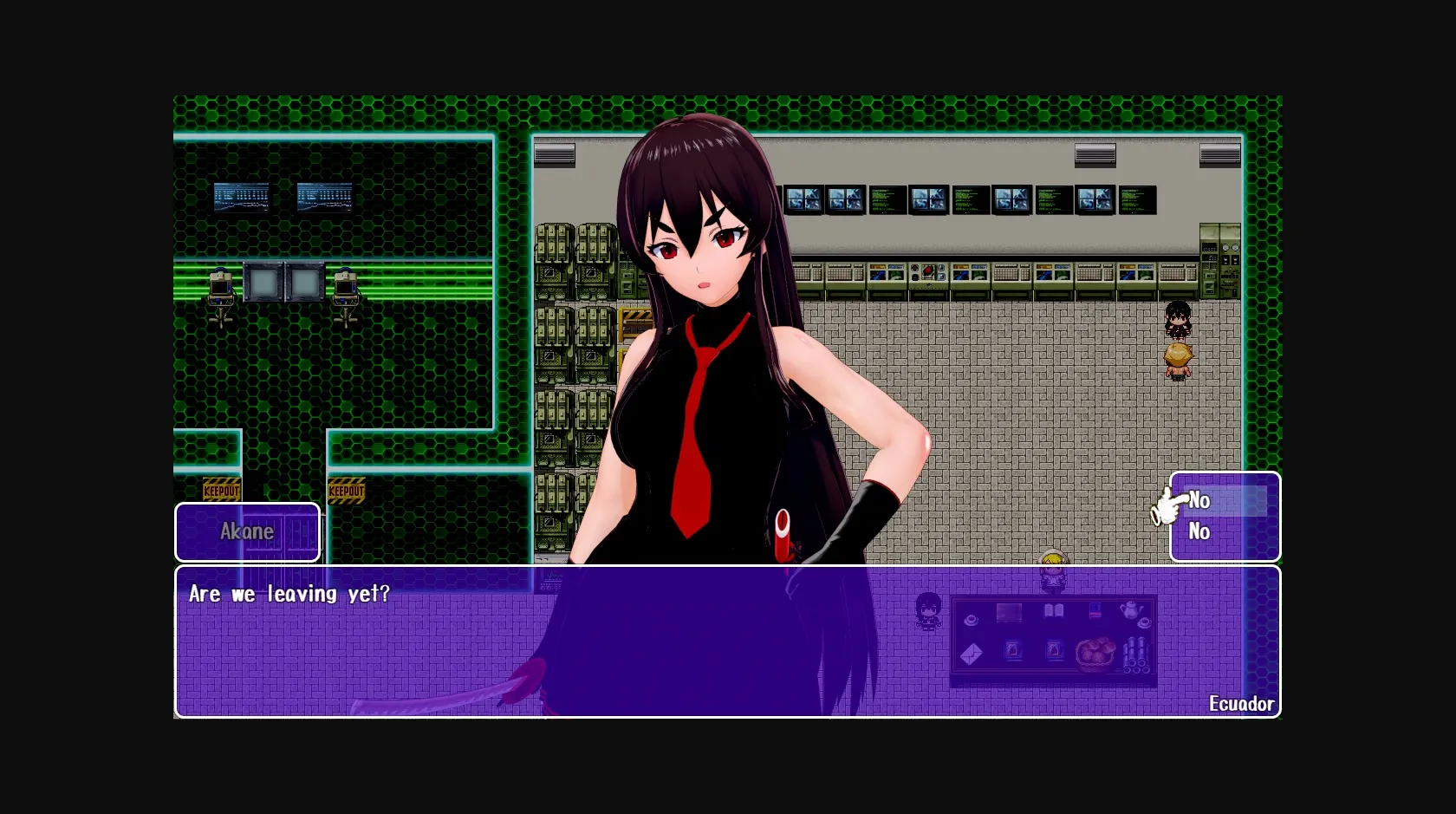
Task: Click the right KEEPOUT warning sign
Action: coord(347,491)
